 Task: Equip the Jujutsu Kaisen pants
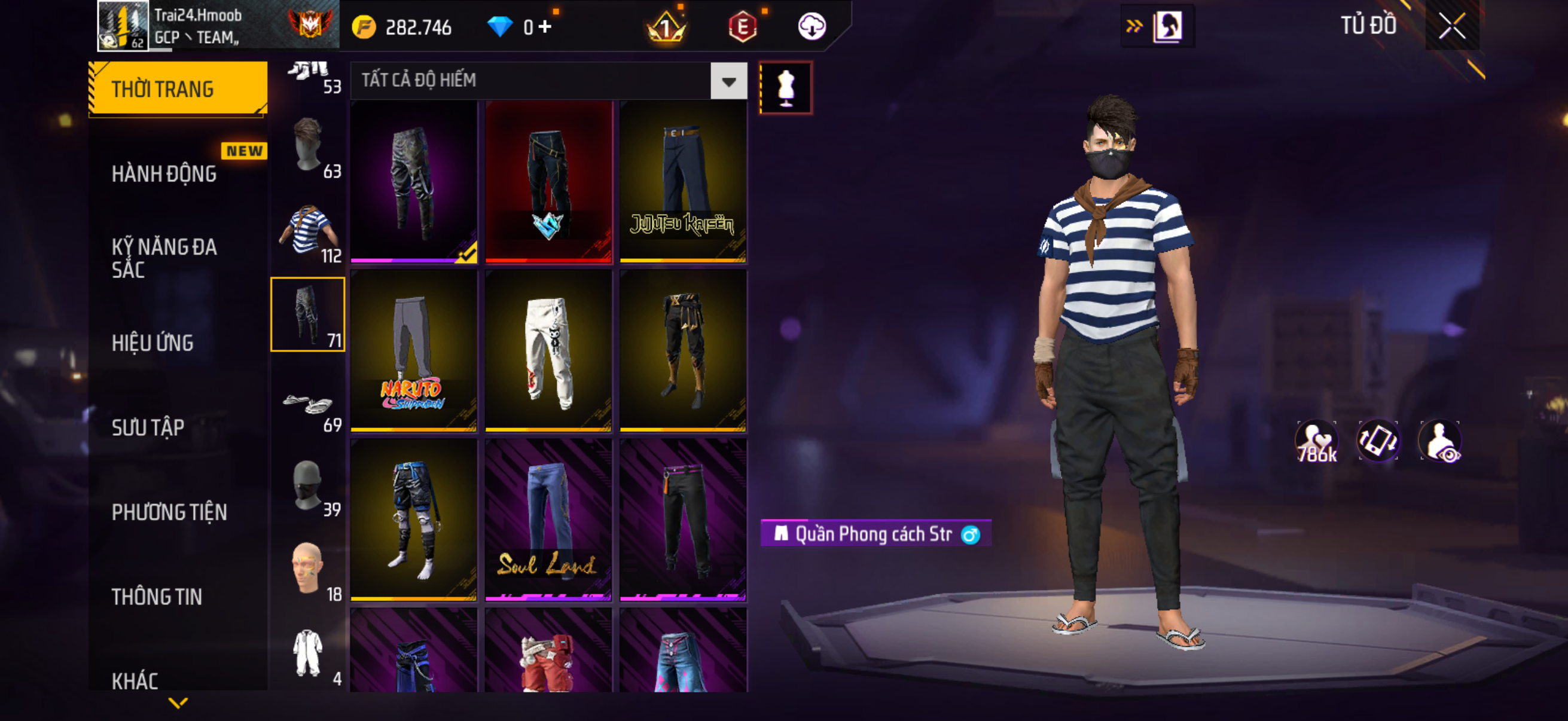click(x=683, y=181)
